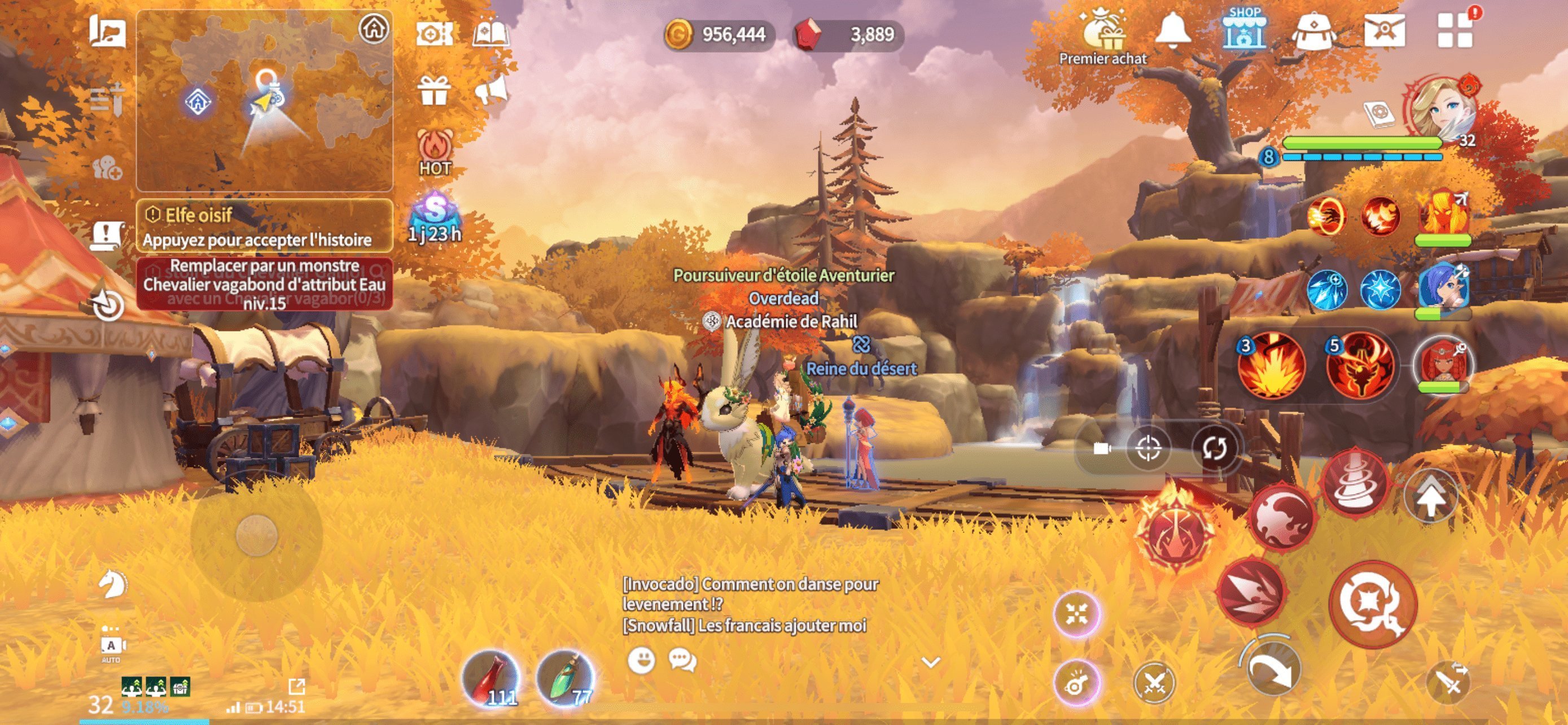
Task: Open the emoji emote menu
Action: click(641, 660)
